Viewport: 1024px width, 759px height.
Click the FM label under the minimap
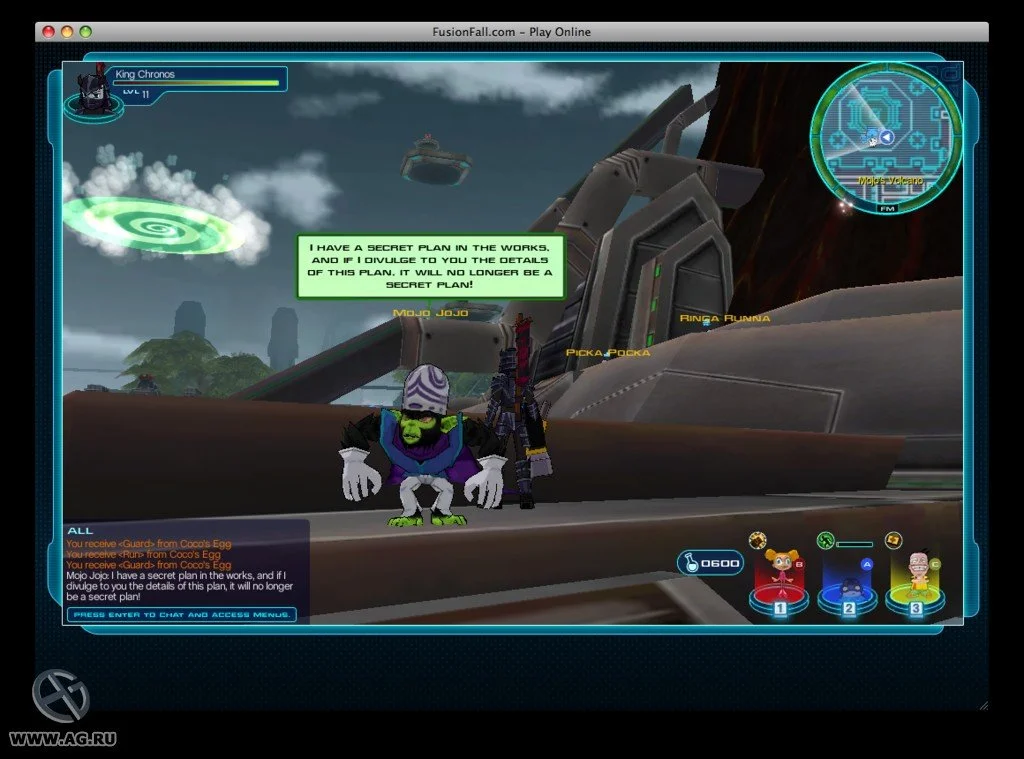(887, 209)
